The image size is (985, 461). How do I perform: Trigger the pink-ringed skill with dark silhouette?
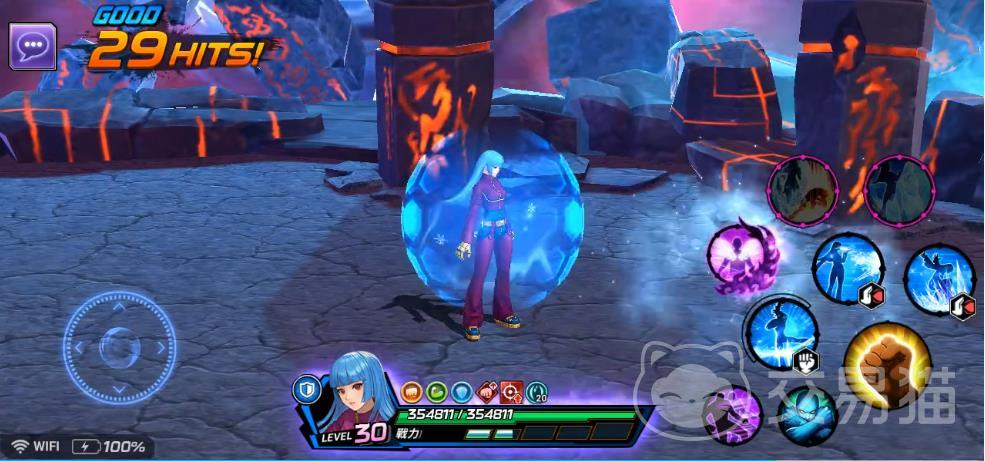point(897,192)
